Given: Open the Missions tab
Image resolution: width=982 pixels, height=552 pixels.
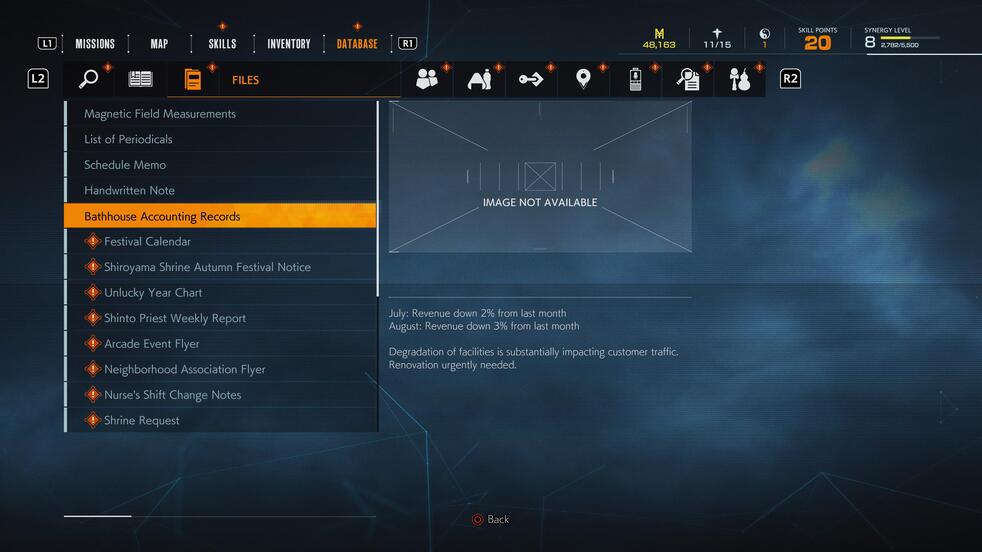Looking at the screenshot, I should [x=95, y=44].
